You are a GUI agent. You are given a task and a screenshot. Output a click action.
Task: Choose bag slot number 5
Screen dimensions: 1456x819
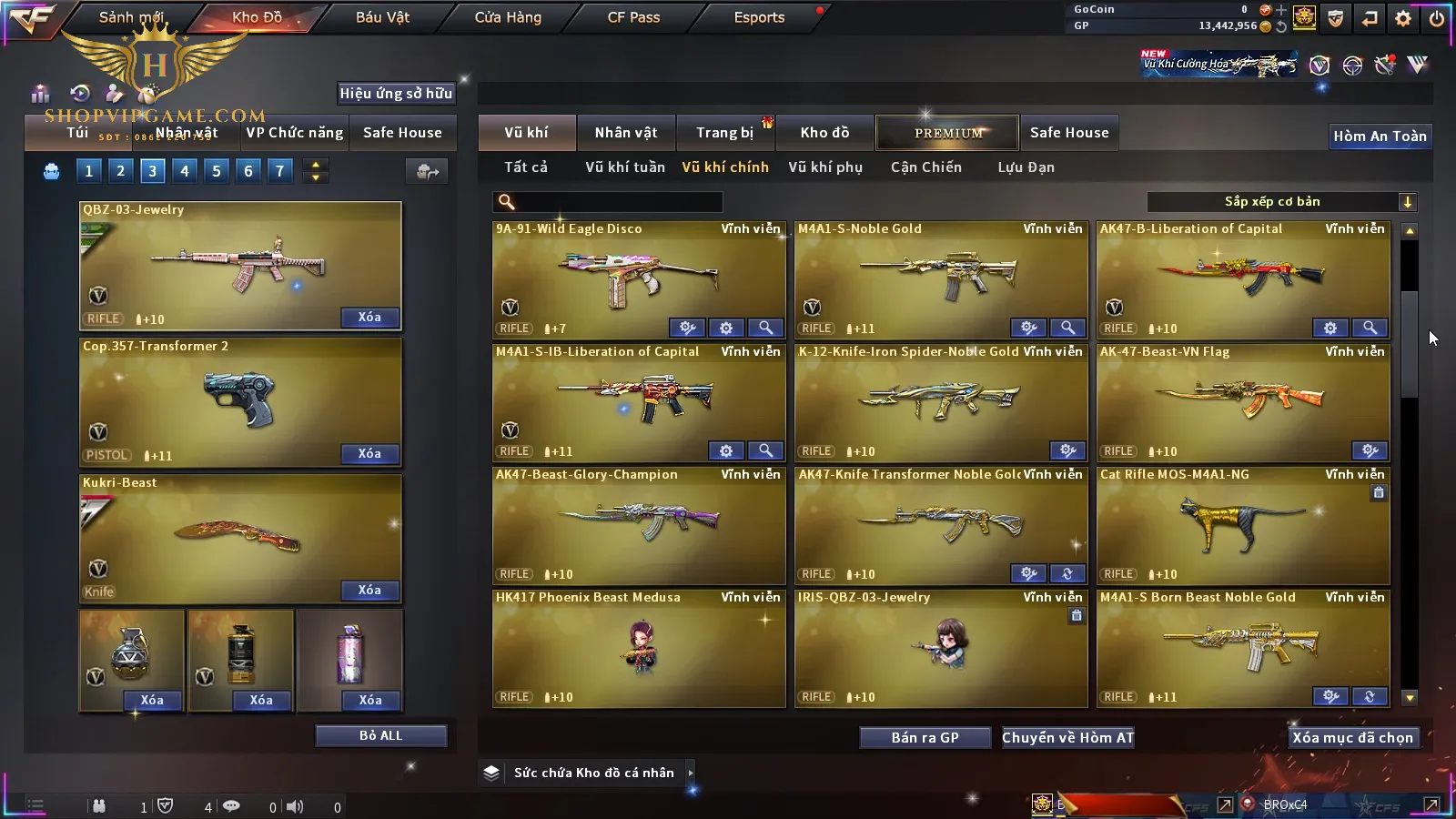click(x=217, y=170)
